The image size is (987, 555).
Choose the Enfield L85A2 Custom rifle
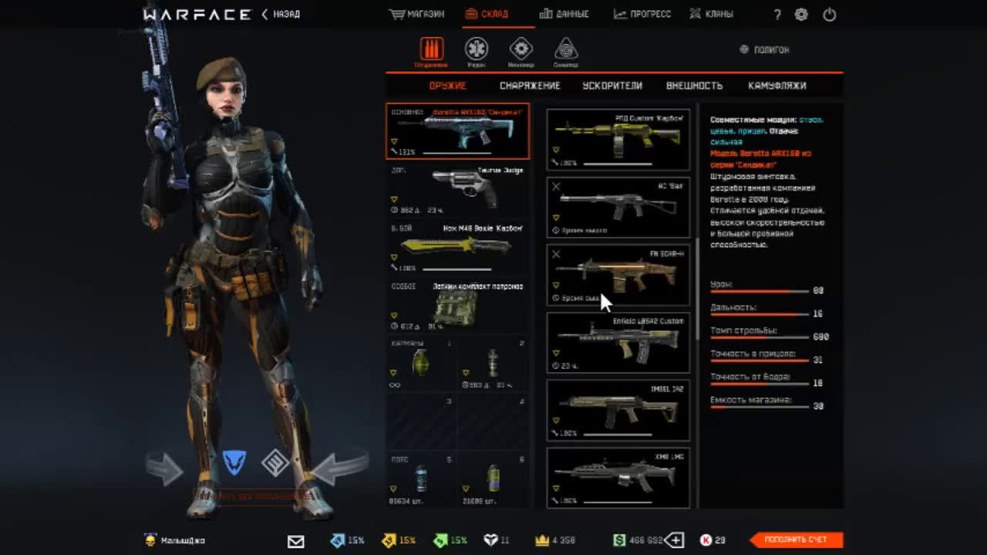point(617,342)
